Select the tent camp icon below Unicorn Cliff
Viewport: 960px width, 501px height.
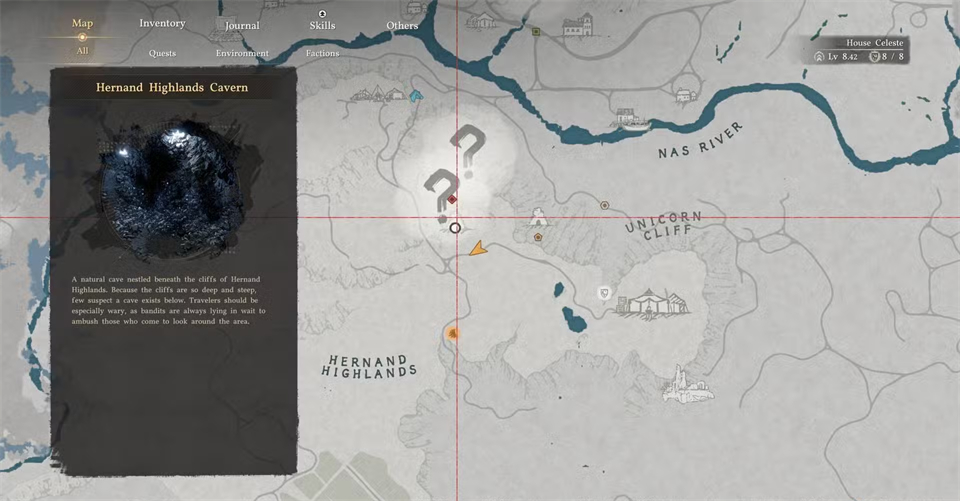[653, 303]
